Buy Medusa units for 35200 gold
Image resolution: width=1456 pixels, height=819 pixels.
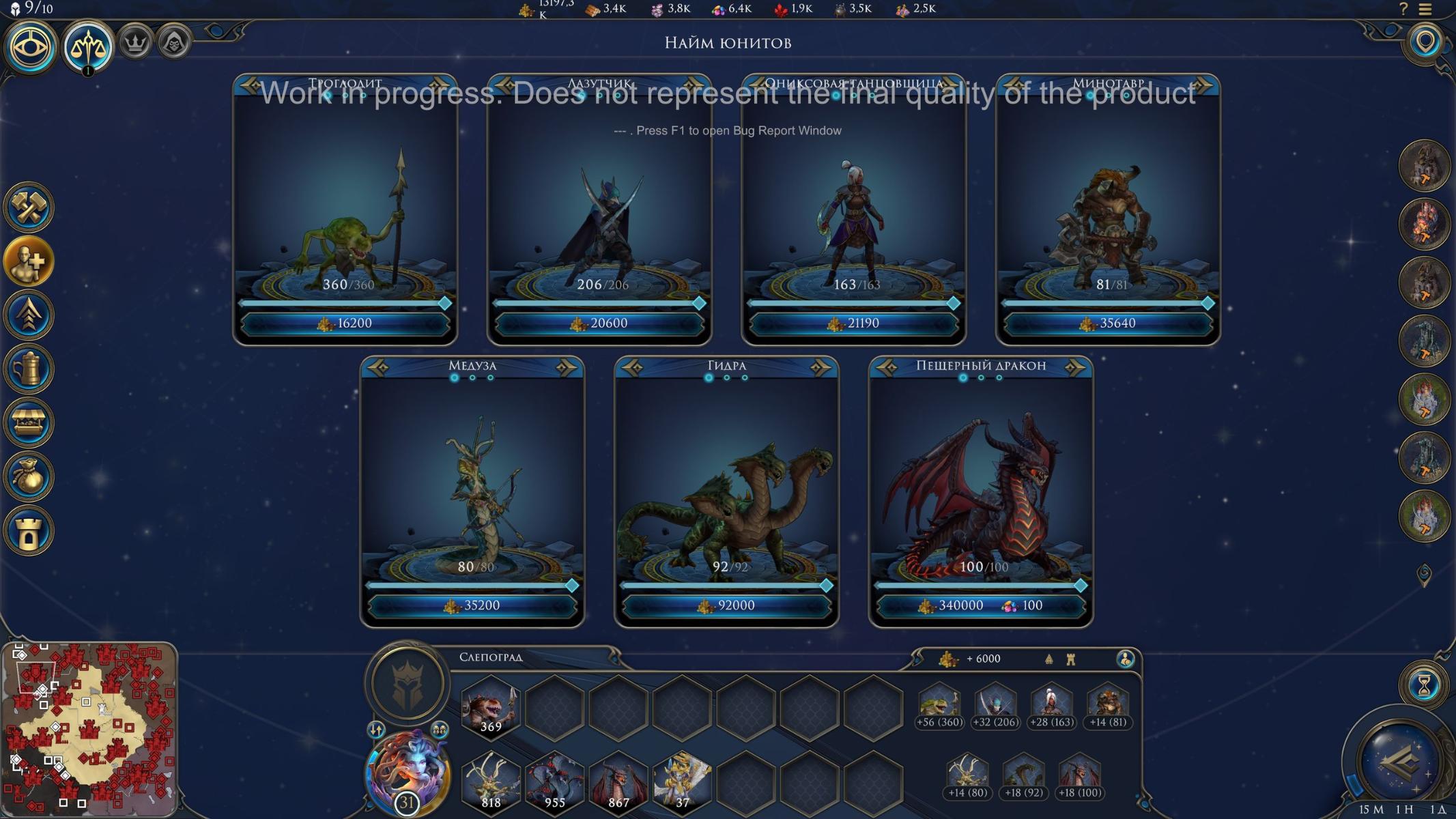(x=472, y=605)
